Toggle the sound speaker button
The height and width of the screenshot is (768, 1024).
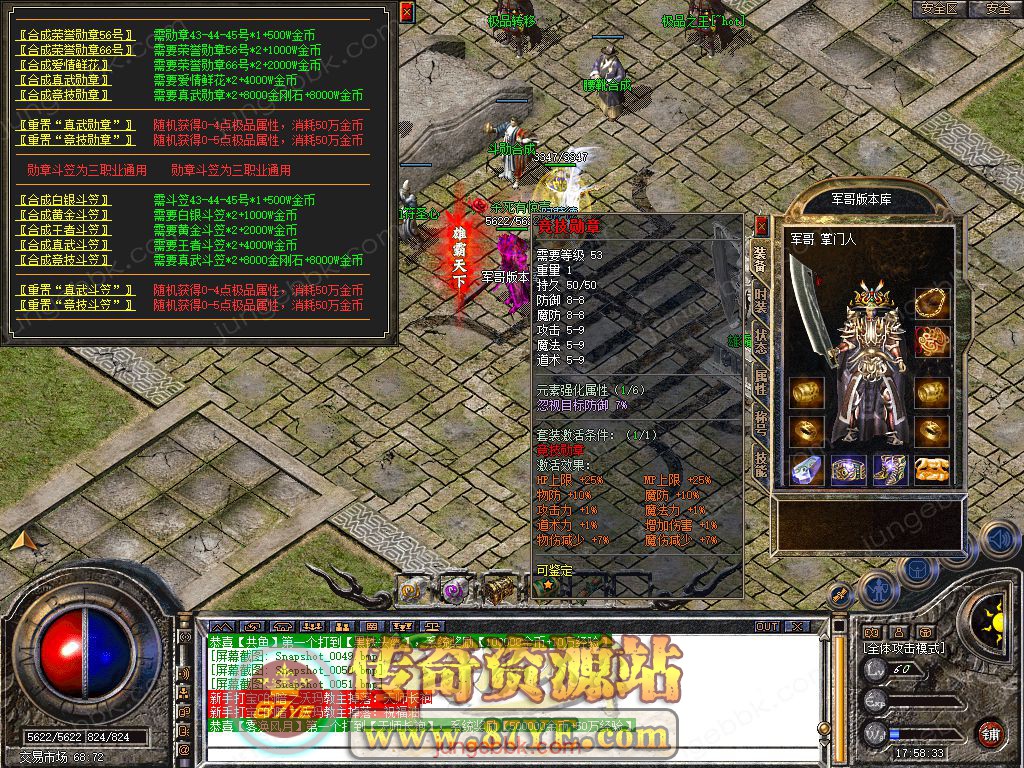[x=997, y=539]
